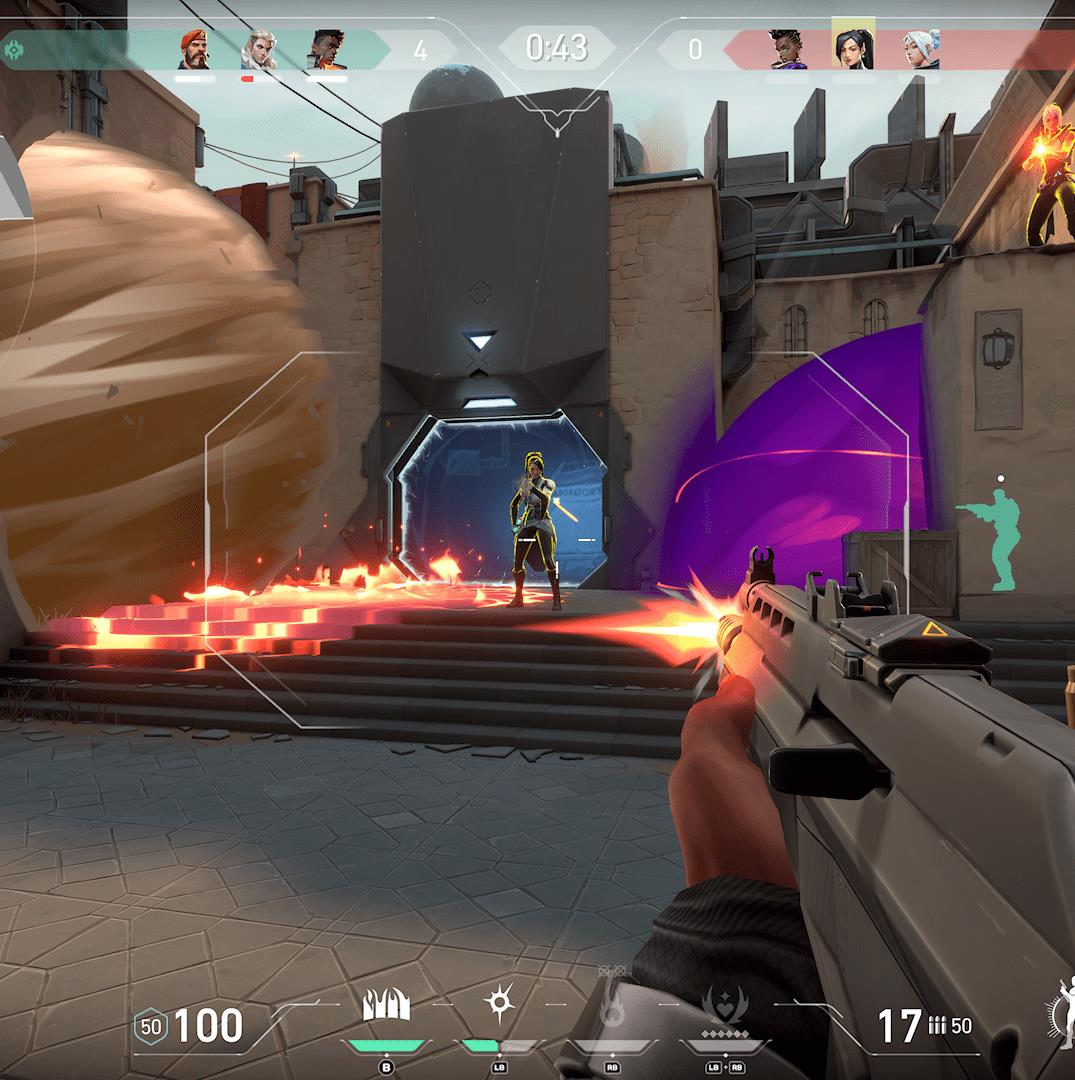Click the teal team emblem icon
Image resolution: width=1075 pixels, height=1080 pixels.
(x=16, y=49)
